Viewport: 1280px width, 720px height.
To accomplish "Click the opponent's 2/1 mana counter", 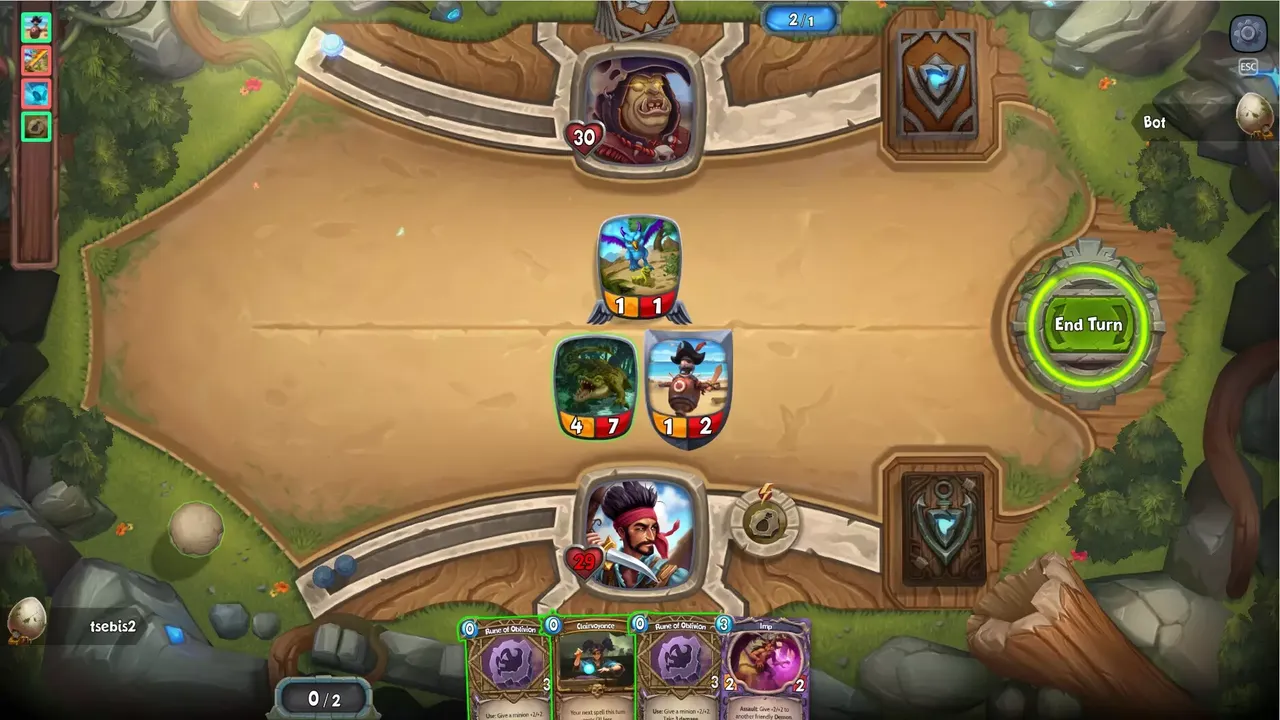I will (800, 17).
